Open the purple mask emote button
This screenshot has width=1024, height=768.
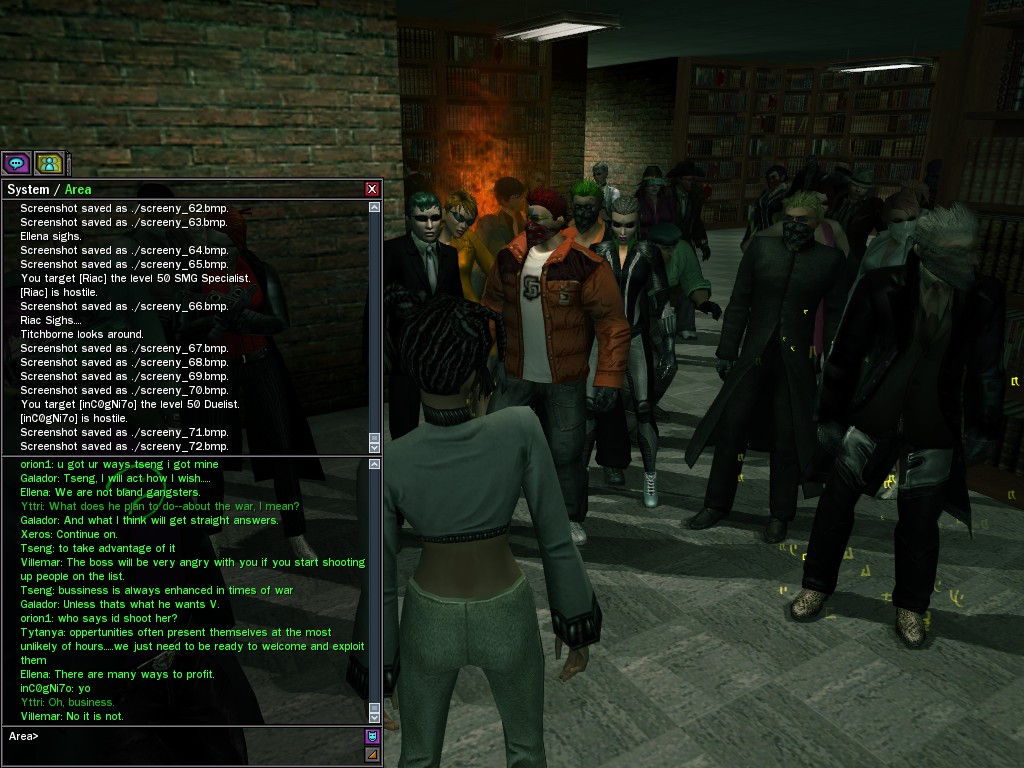(372, 737)
